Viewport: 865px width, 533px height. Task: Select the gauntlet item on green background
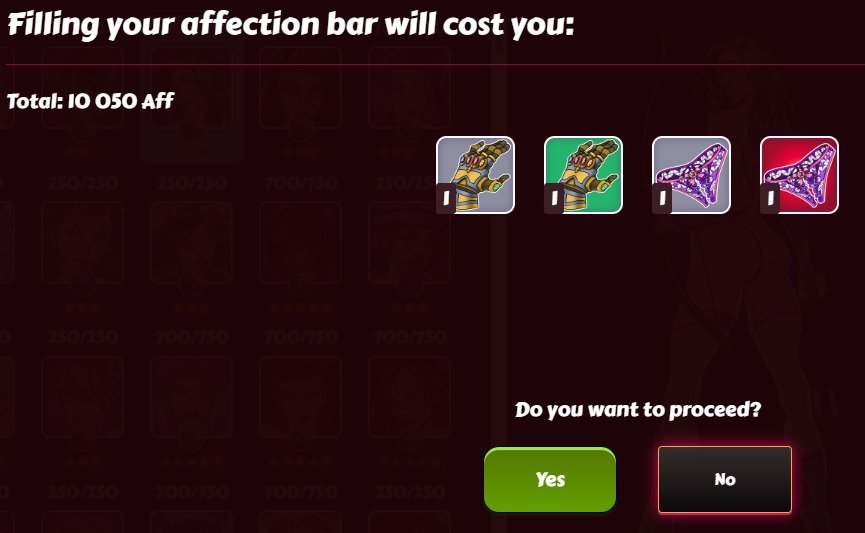click(x=583, y=175)
